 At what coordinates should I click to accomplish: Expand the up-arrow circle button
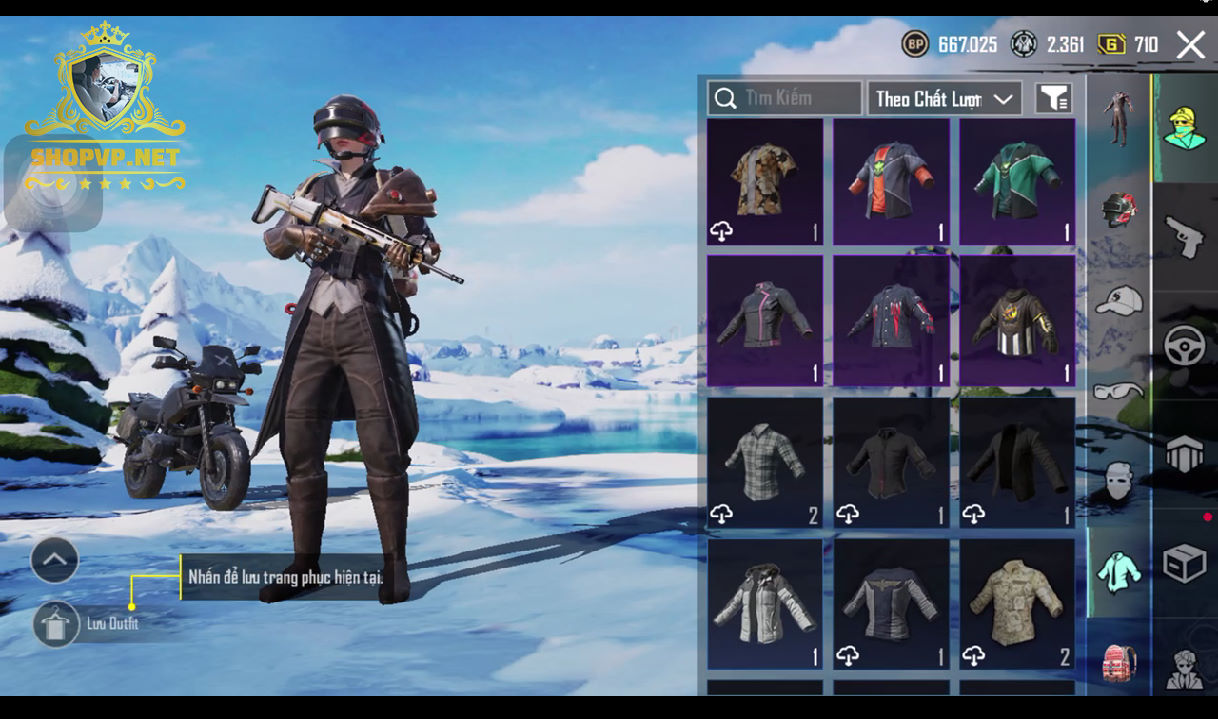tap(55, 560)
